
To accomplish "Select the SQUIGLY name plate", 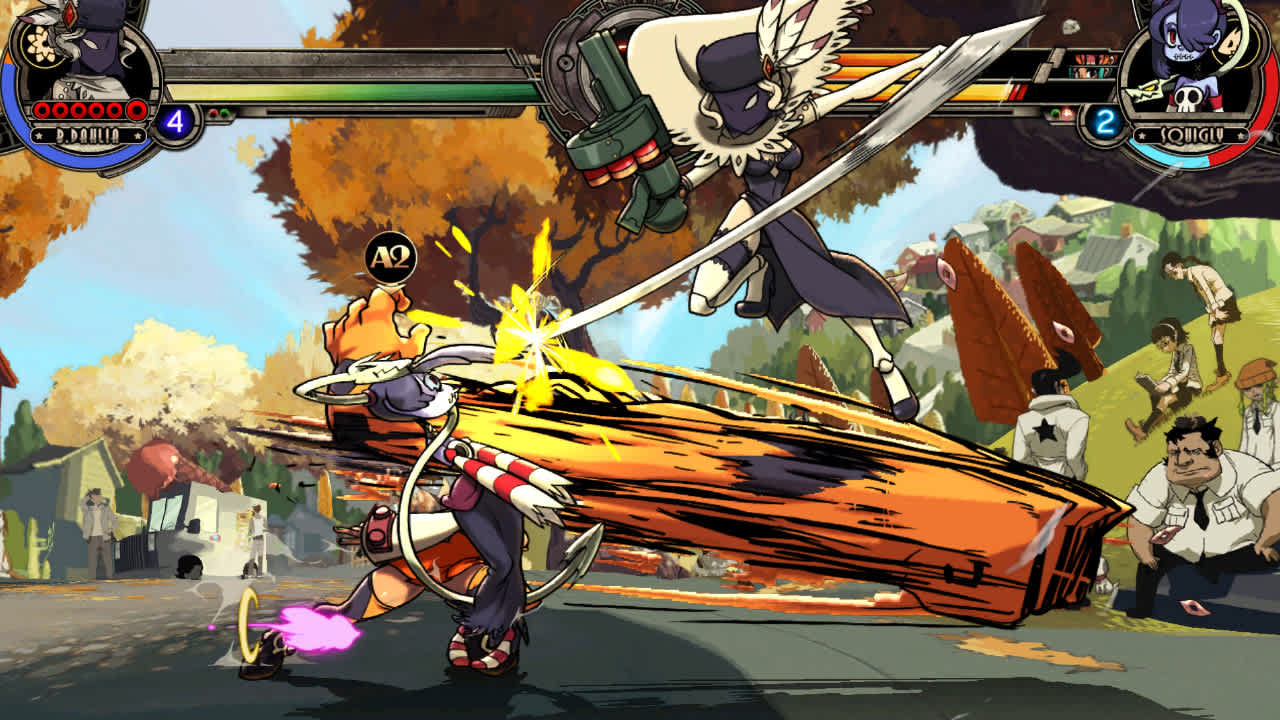I will tap(1191, 133).
